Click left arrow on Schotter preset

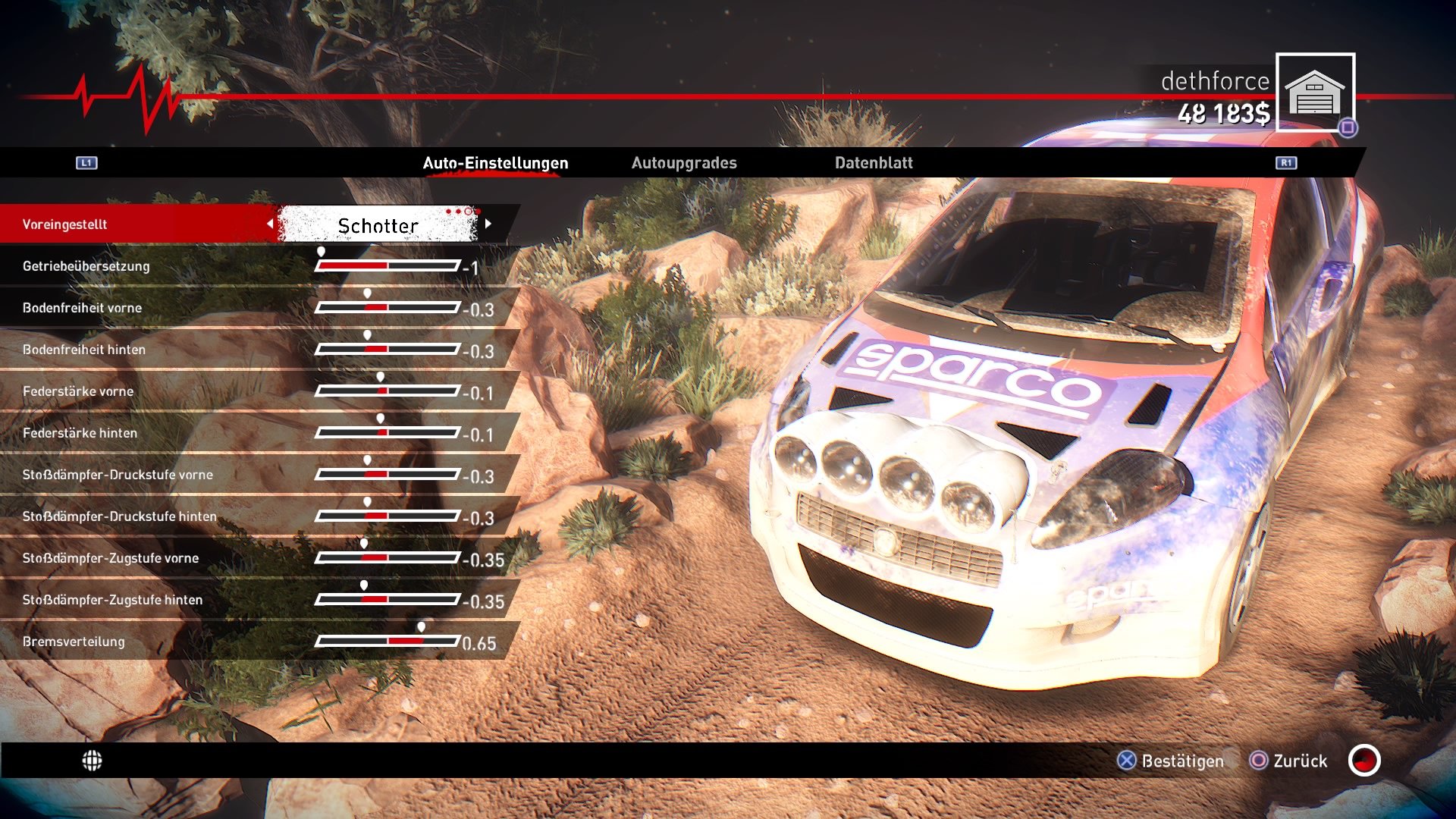271,224
